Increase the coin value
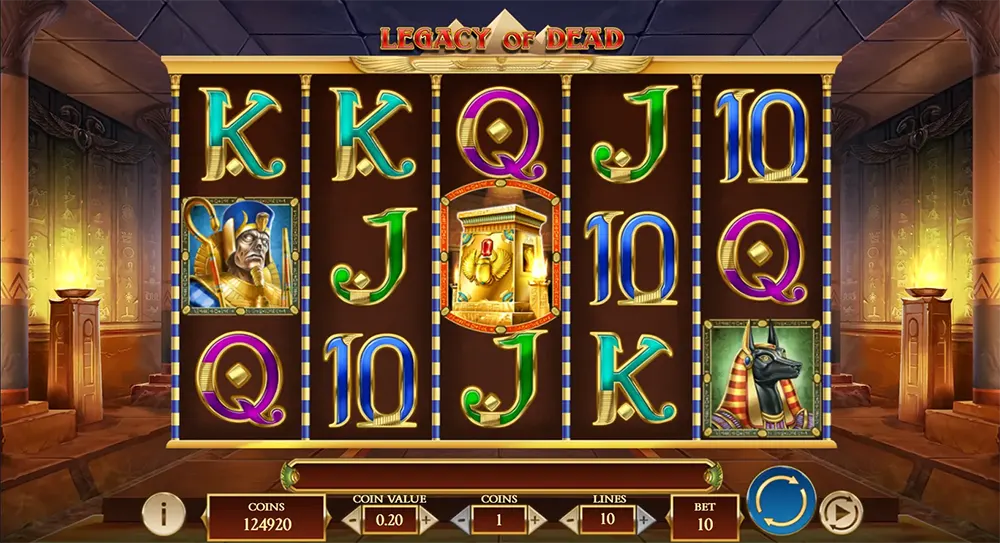 [x=426, y=519]
